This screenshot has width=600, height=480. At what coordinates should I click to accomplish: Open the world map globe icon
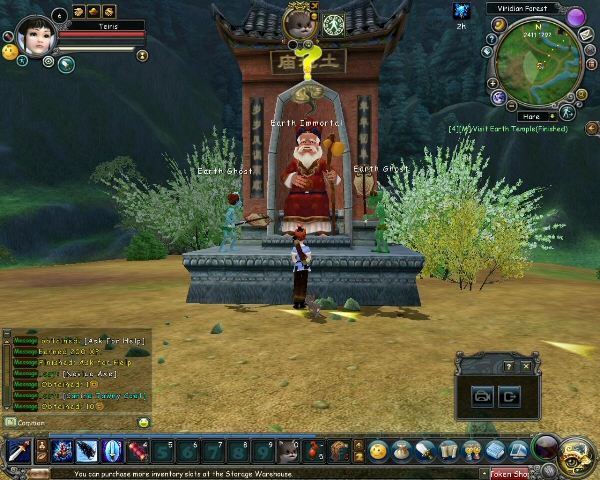click(498, 97)
